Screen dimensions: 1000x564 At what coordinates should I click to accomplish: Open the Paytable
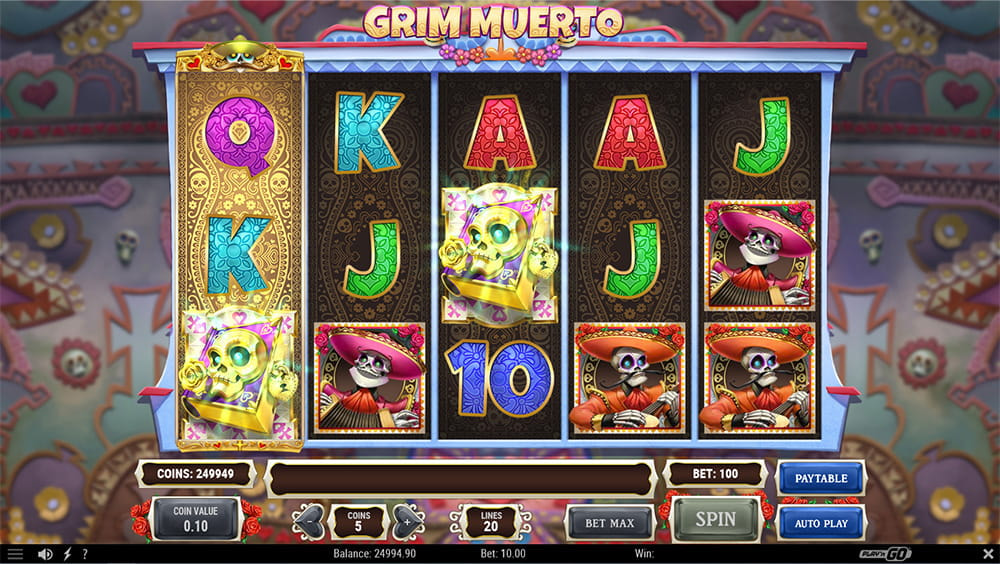click(x=821, y=478)
